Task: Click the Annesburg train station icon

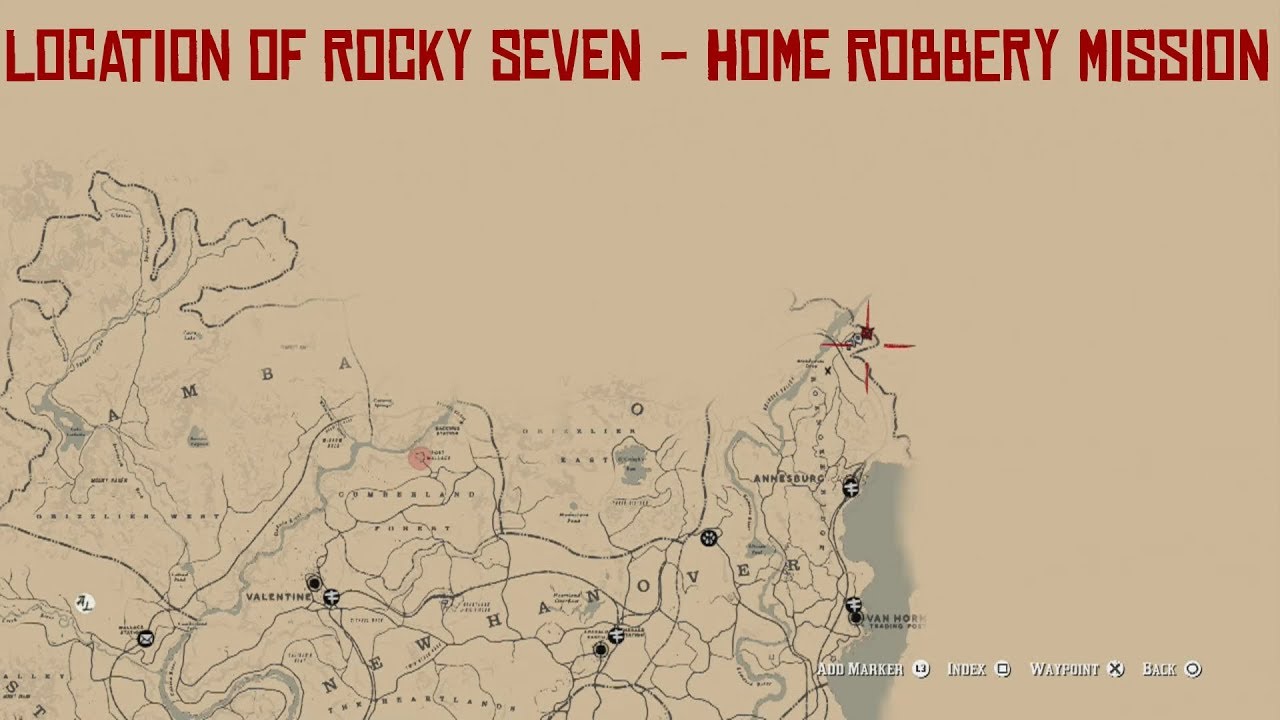Action: 850,487
